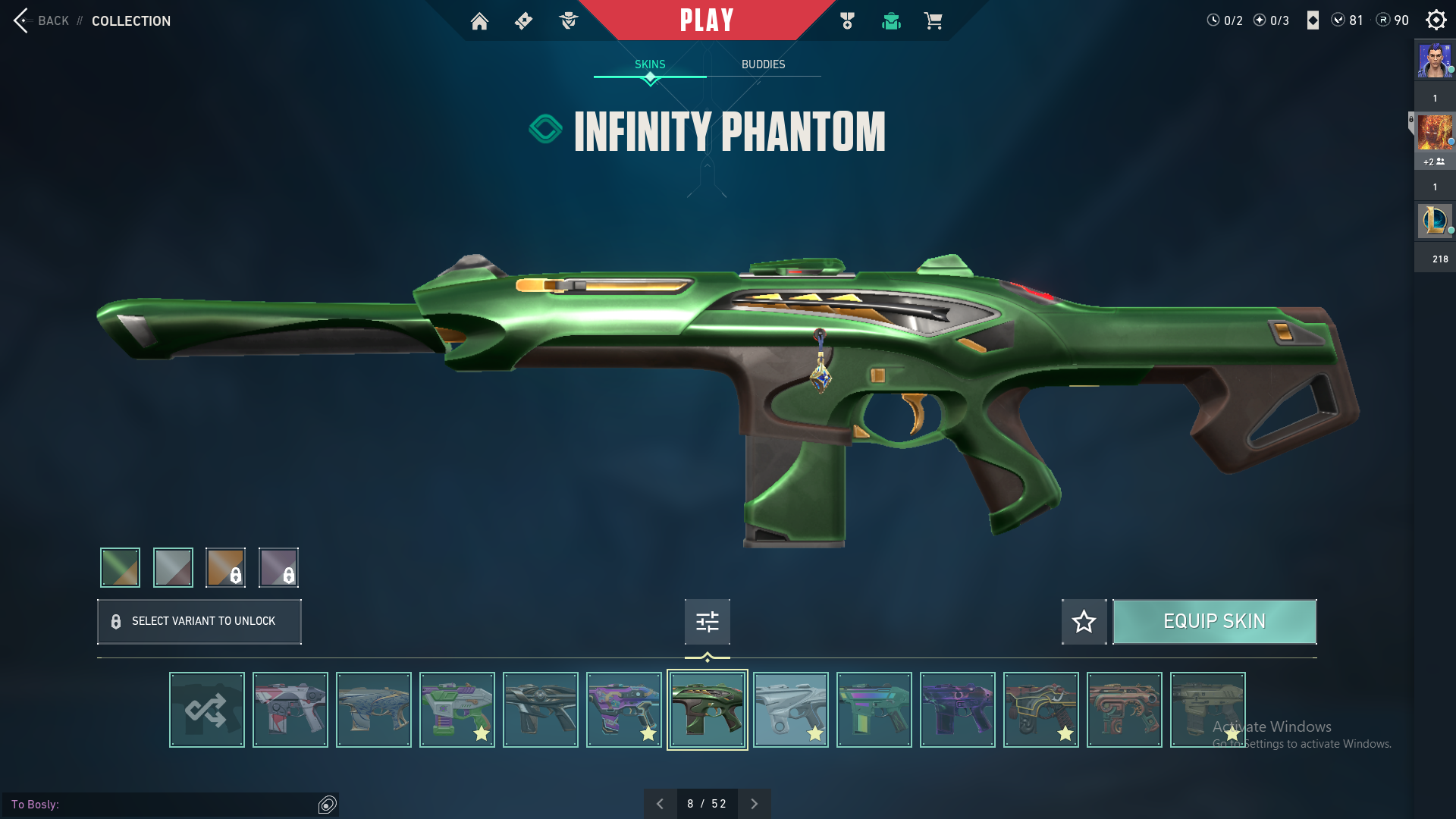Select the white Phantom skin thumbnail with star

click(x=791, y=710)
